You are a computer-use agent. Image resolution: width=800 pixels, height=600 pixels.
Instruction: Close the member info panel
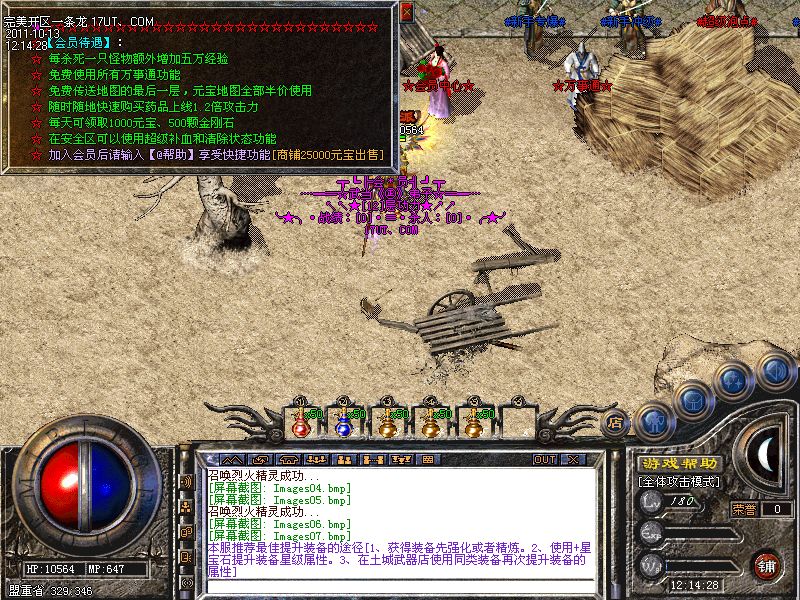click(406, 13)
